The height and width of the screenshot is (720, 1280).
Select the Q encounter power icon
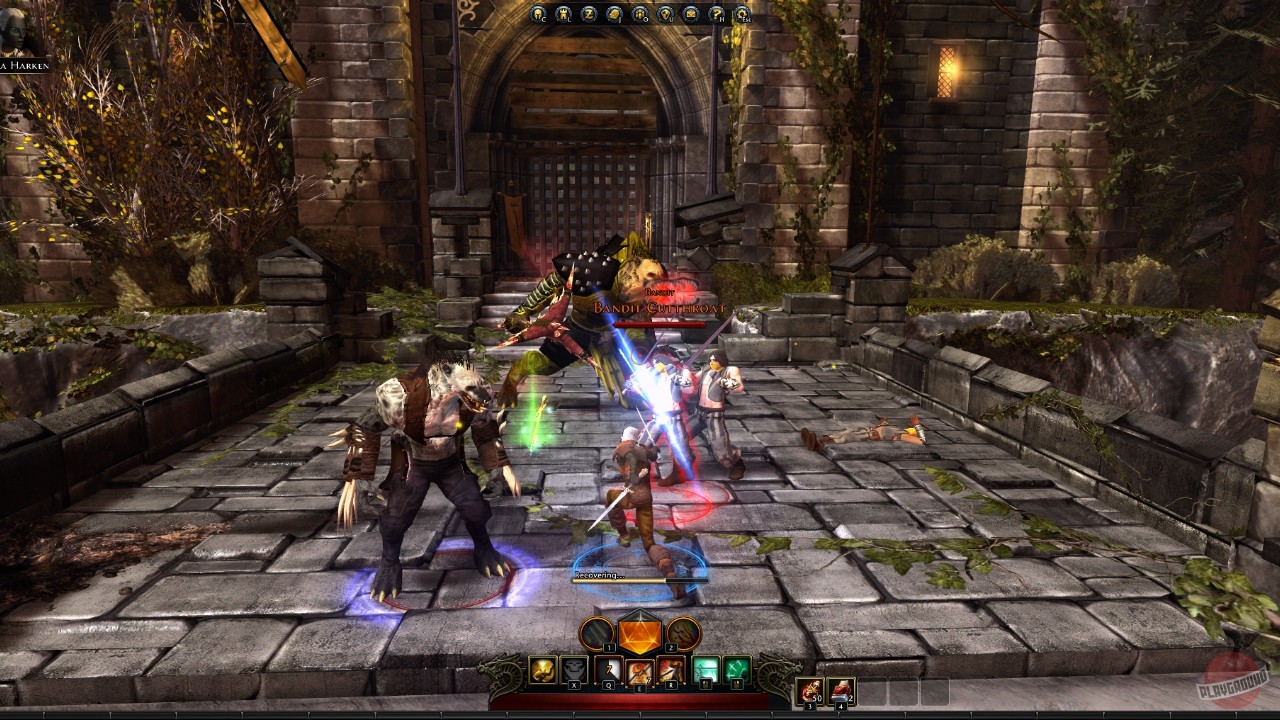pos(608,670)
